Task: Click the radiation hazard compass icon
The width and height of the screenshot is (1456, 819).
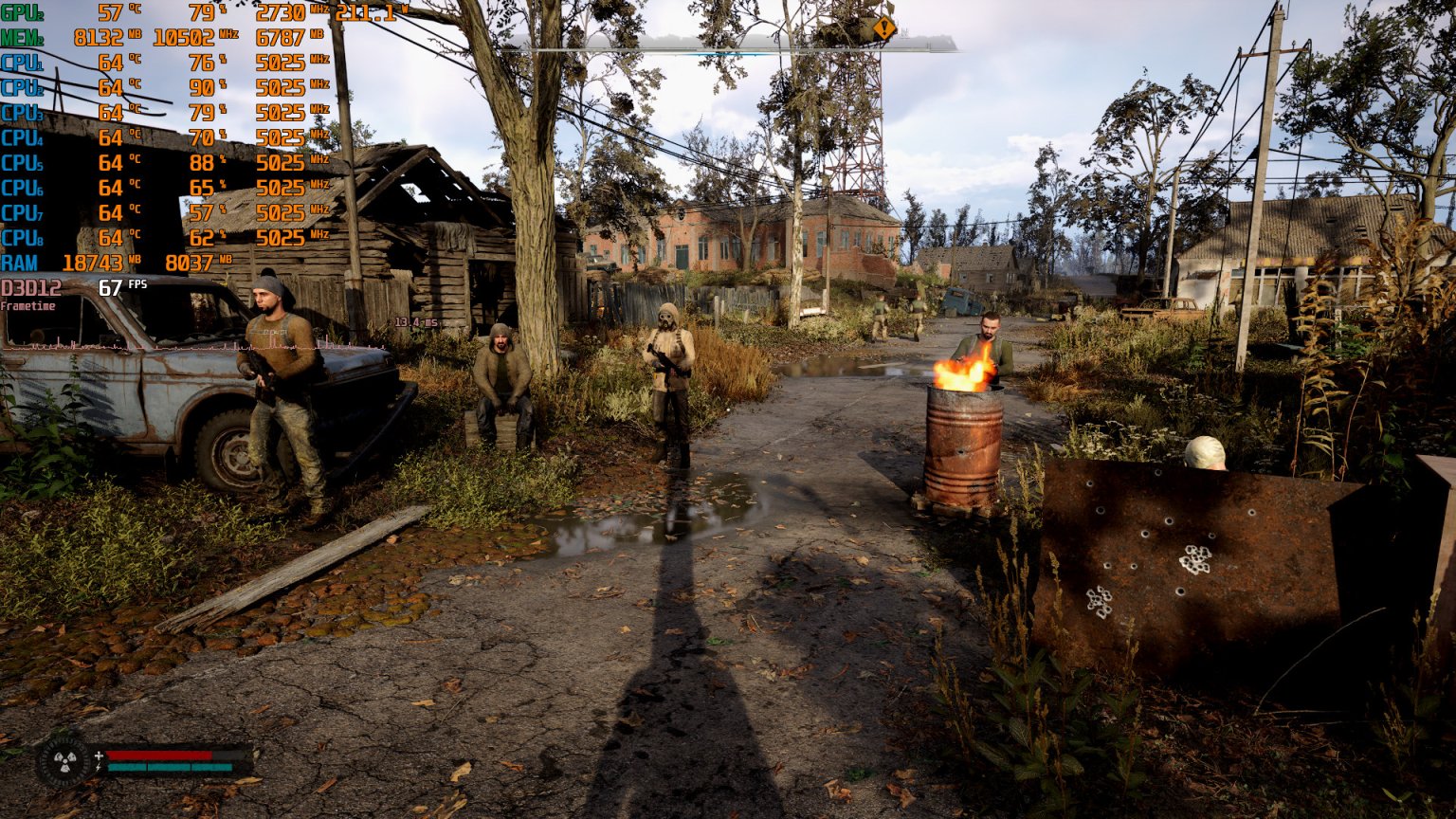Action: 64,761
